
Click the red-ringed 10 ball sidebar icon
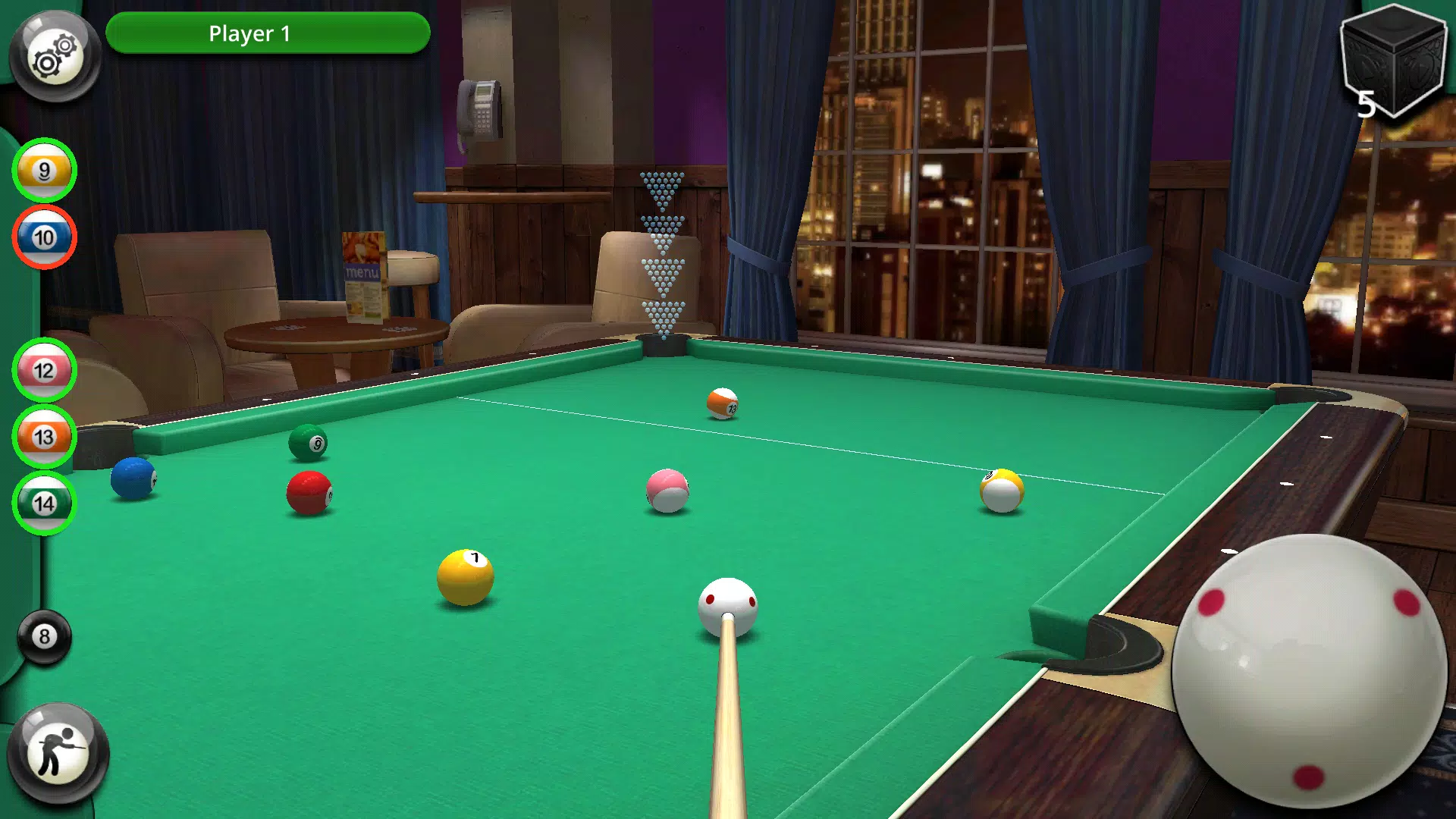[45, 237]
